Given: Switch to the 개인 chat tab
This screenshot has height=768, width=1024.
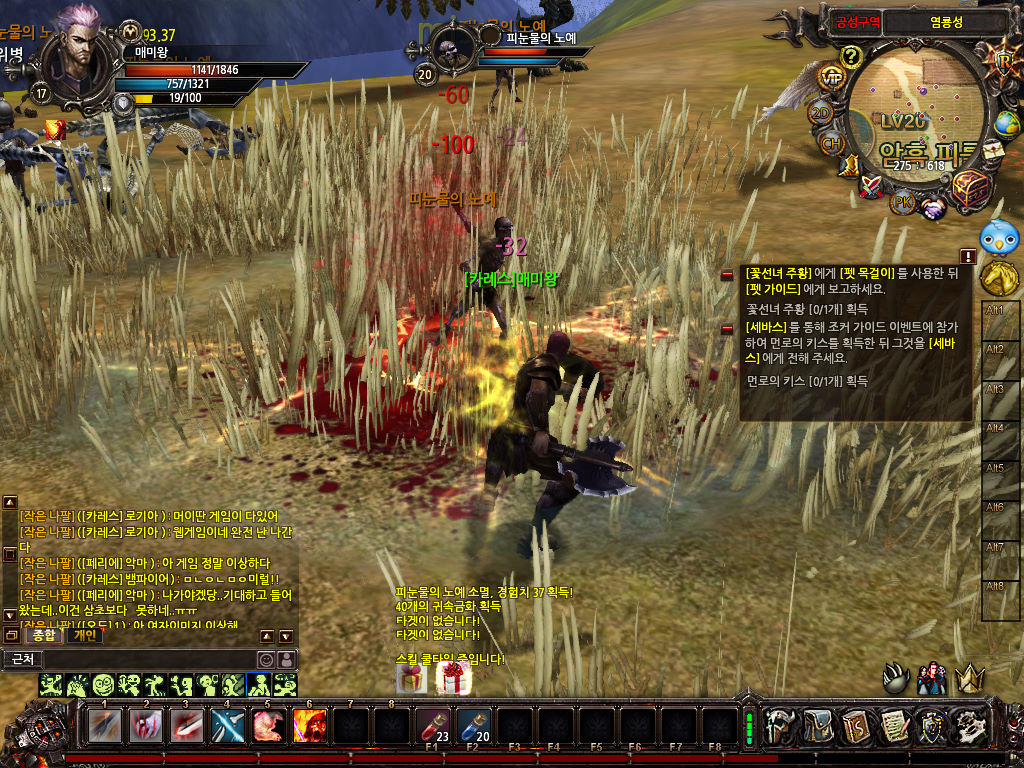Looking at the screenshot, I should [x=84, y=635].
